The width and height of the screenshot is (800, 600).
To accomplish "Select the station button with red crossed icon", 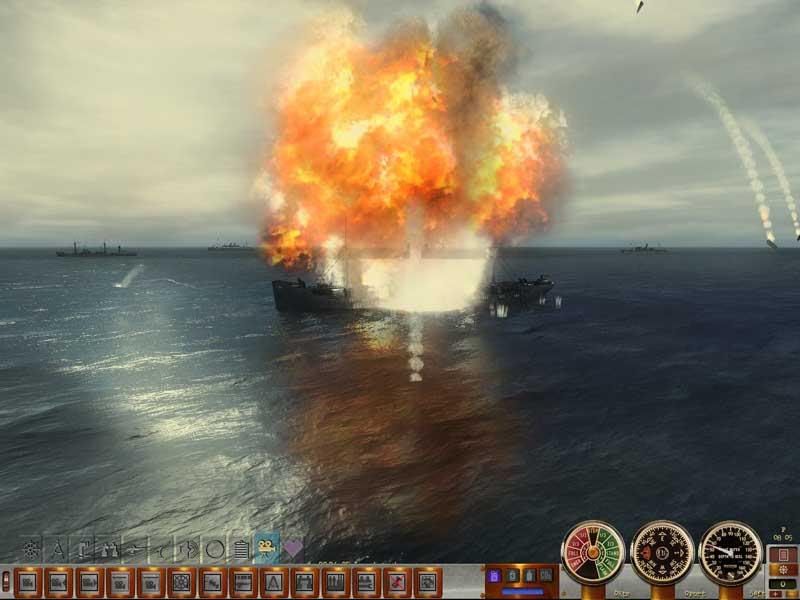I will click(x=398, y=581).
